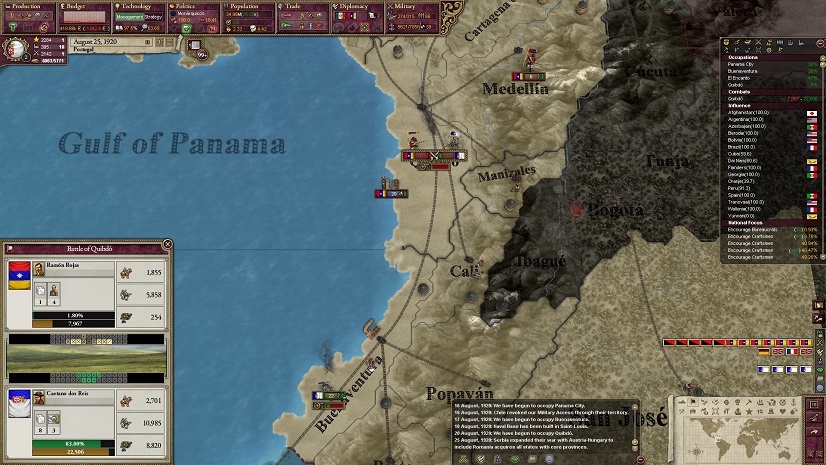Open the Production tab
The image size is (826, 465).
click(x=26, y=6)
